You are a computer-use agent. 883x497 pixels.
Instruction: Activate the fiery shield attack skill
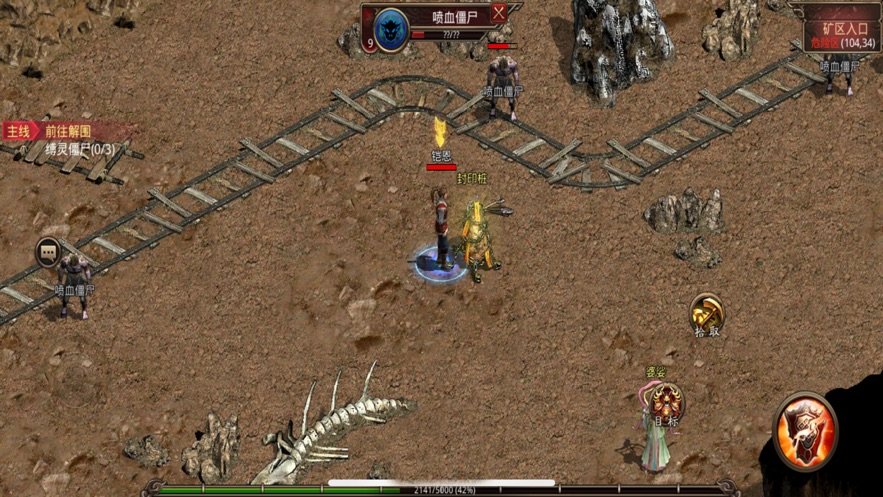806,430
